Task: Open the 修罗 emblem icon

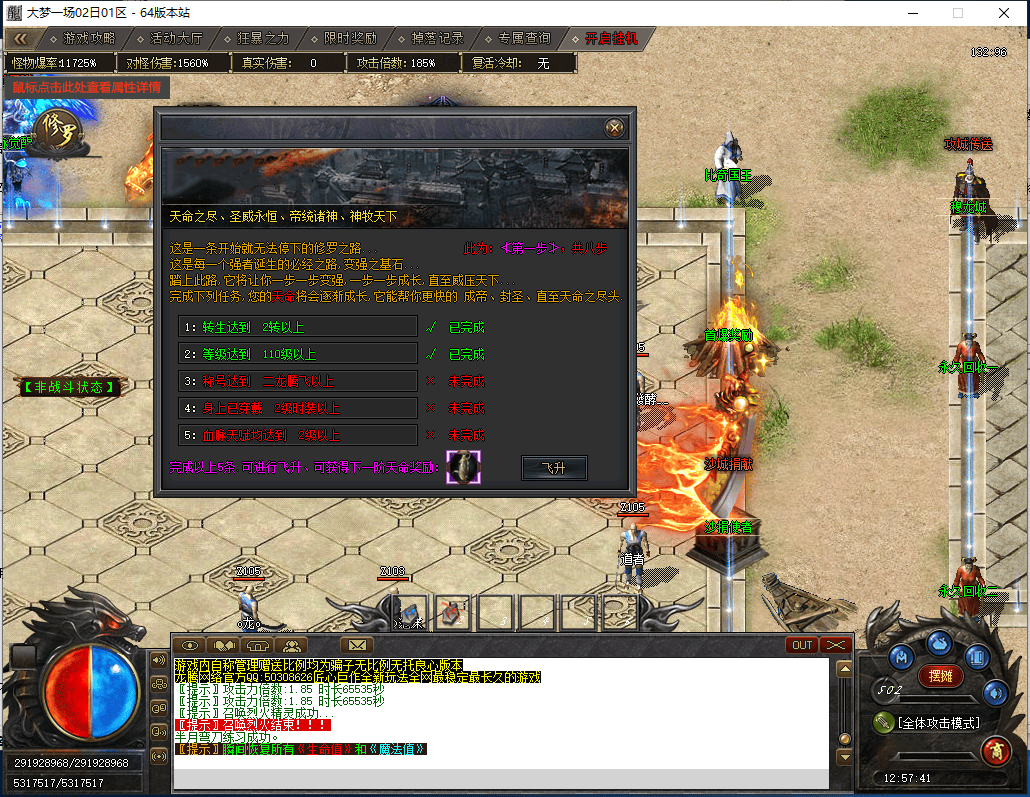Action: point(58,130)
